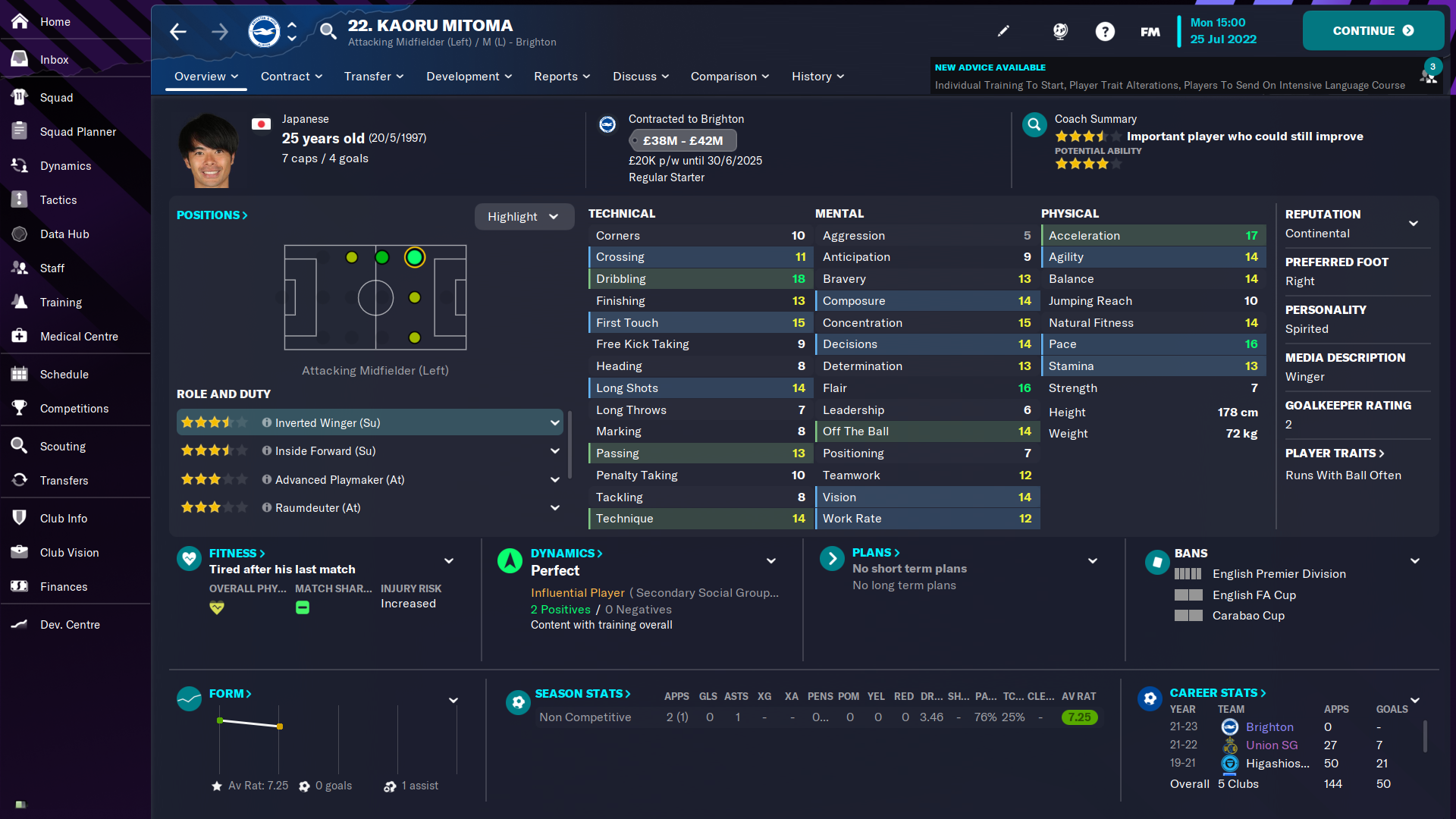Image resolution: width=1456 pixels, height=819 pixels.
Task: Open the Dev. Centre from the sidebar
Action: (70, 624)
